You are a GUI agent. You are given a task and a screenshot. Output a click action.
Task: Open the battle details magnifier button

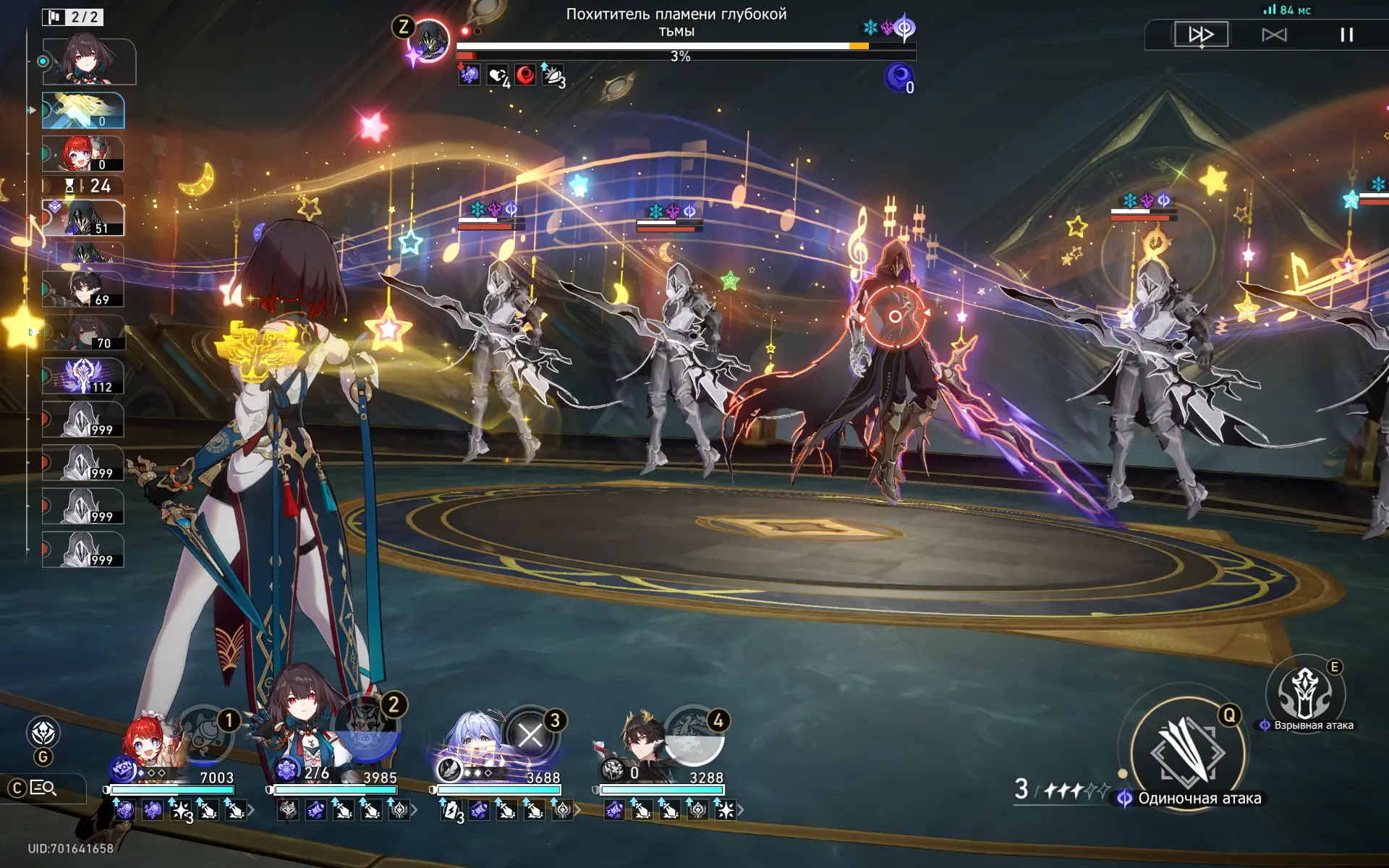[x=43, y=788]
